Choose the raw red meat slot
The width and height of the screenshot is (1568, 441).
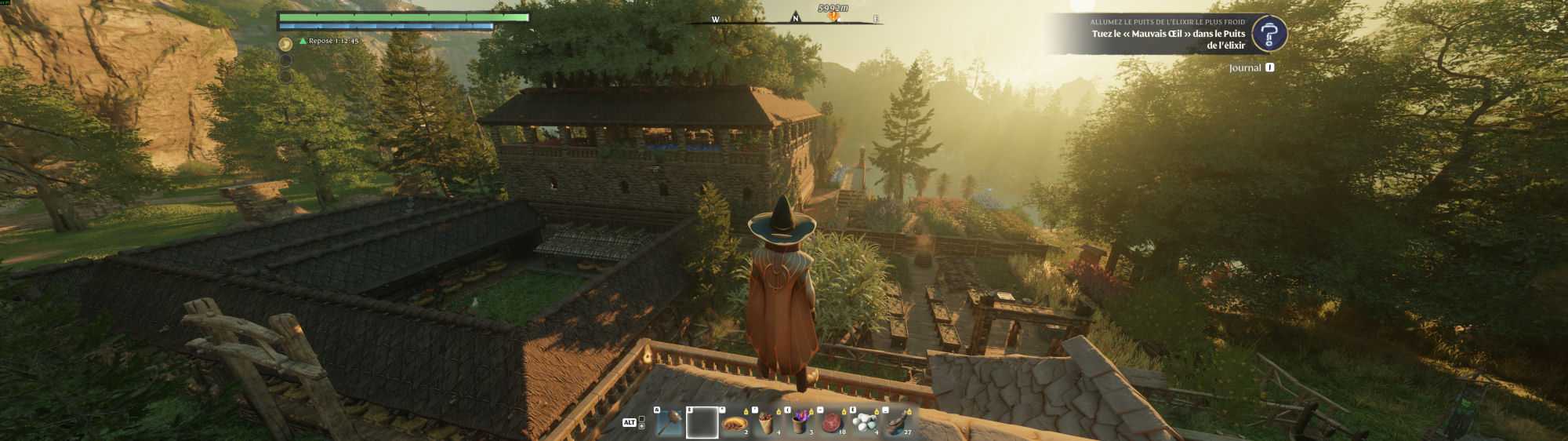pyautogui.click(x=833, y=424)
